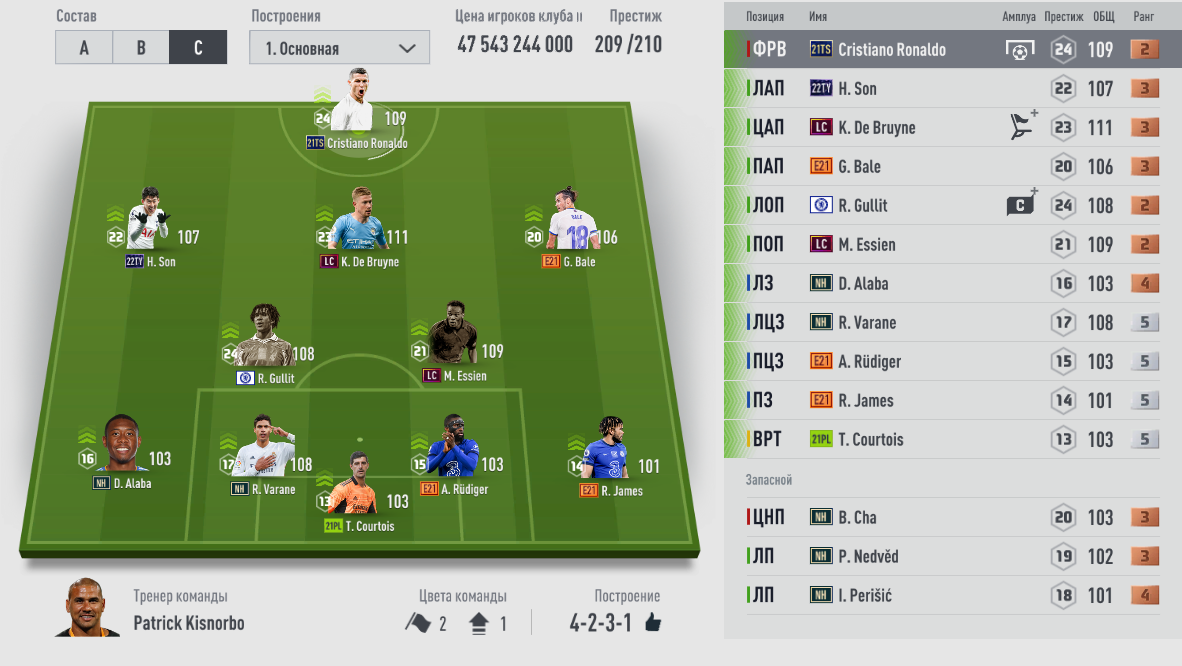
Task: Click the thumbs-up icon beside 4-2-3-1
Action: 653,623
